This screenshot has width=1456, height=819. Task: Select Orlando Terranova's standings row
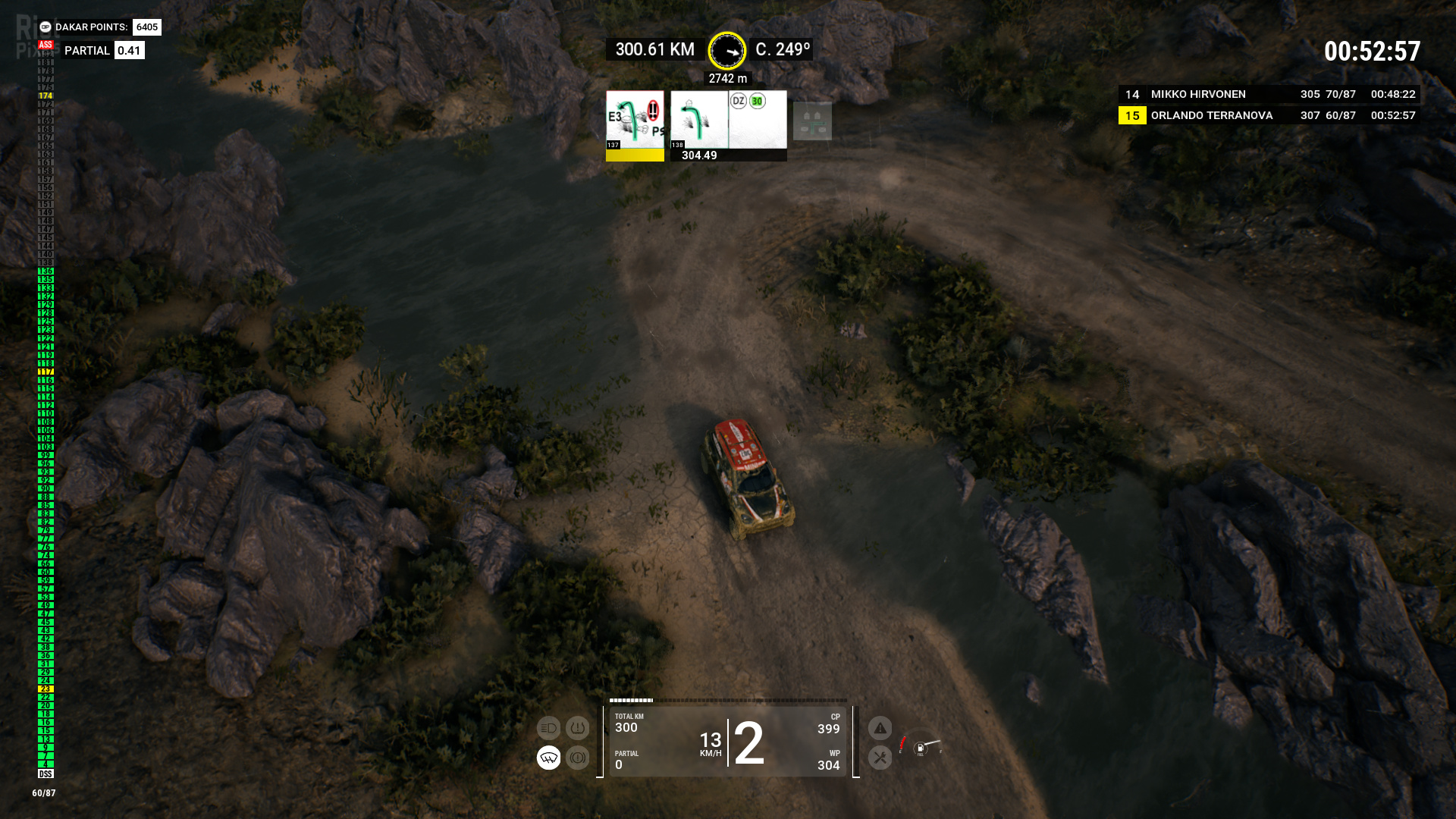coord(1269,115)
